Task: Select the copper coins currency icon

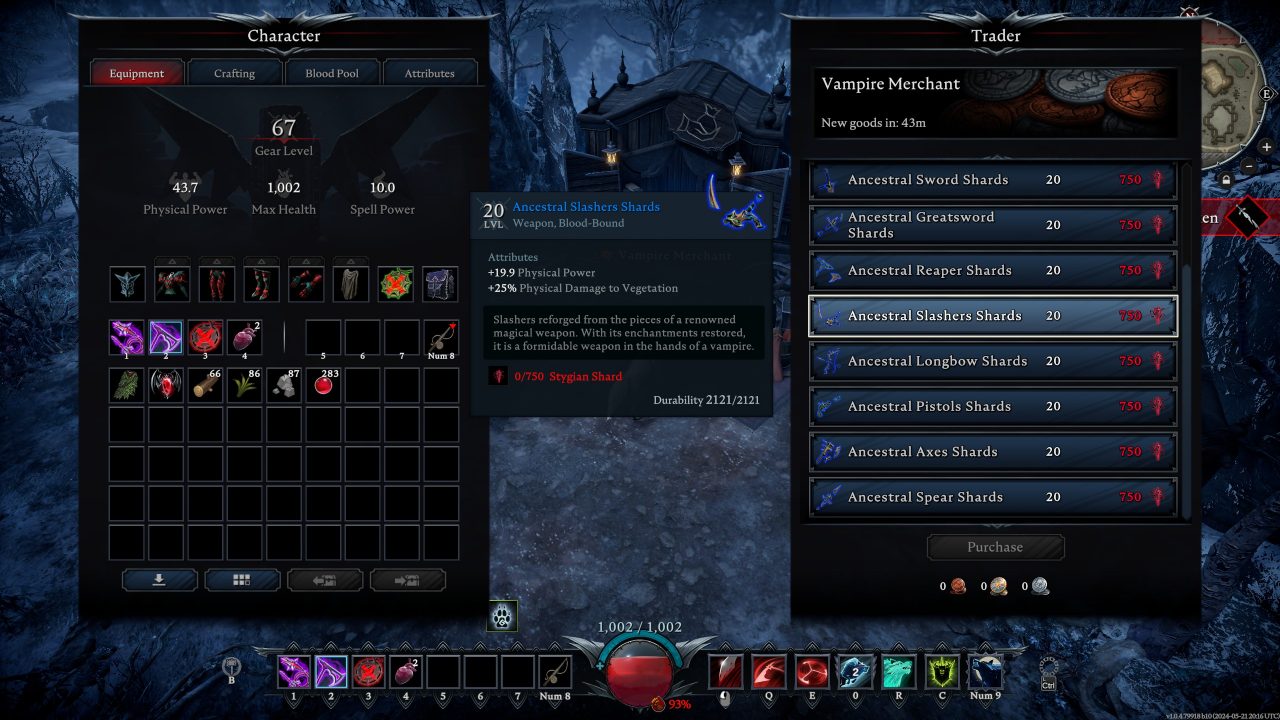Action: [957, 587]
